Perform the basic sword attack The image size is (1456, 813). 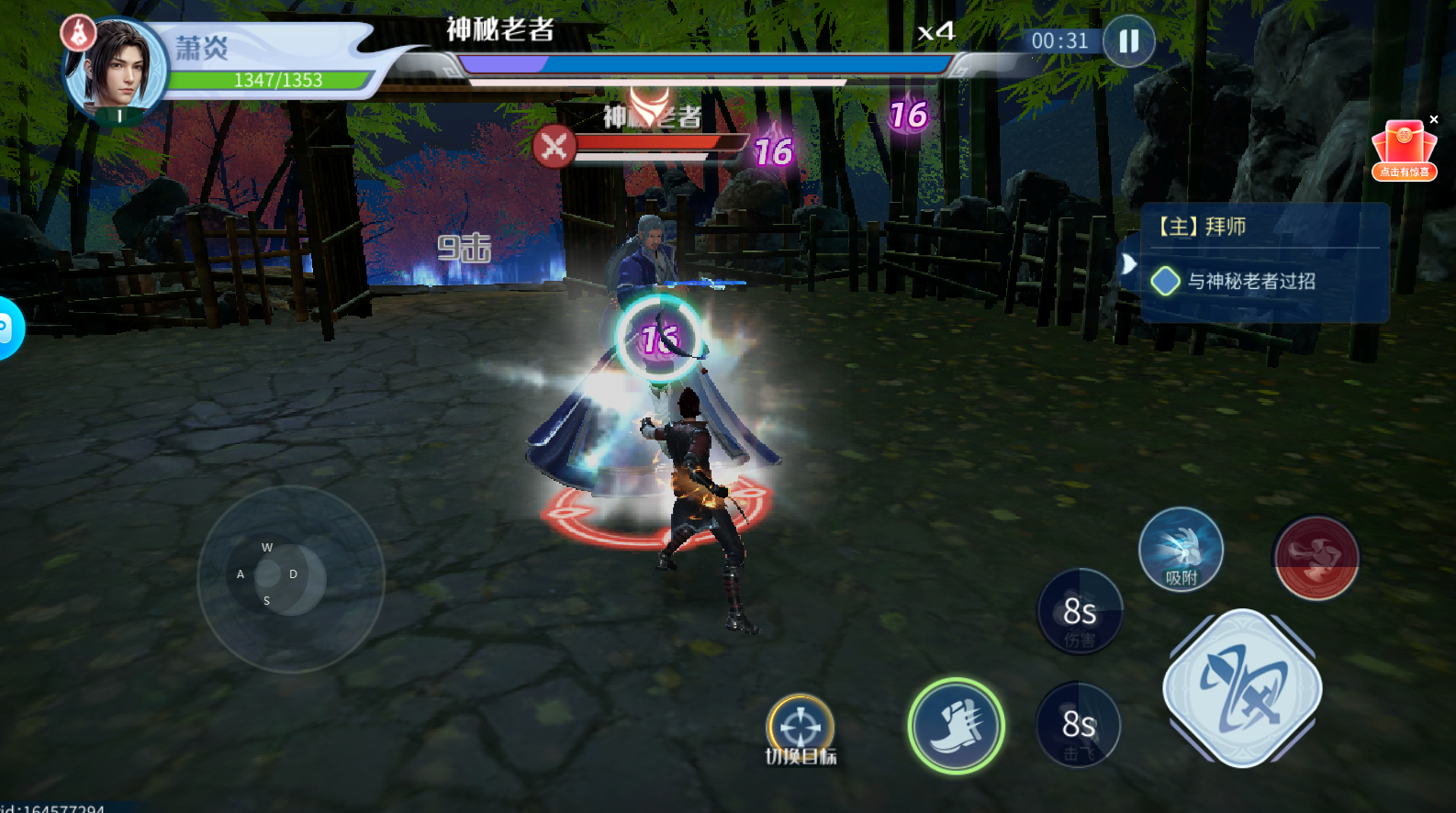pyautogui.click(x=1242, y=688)
